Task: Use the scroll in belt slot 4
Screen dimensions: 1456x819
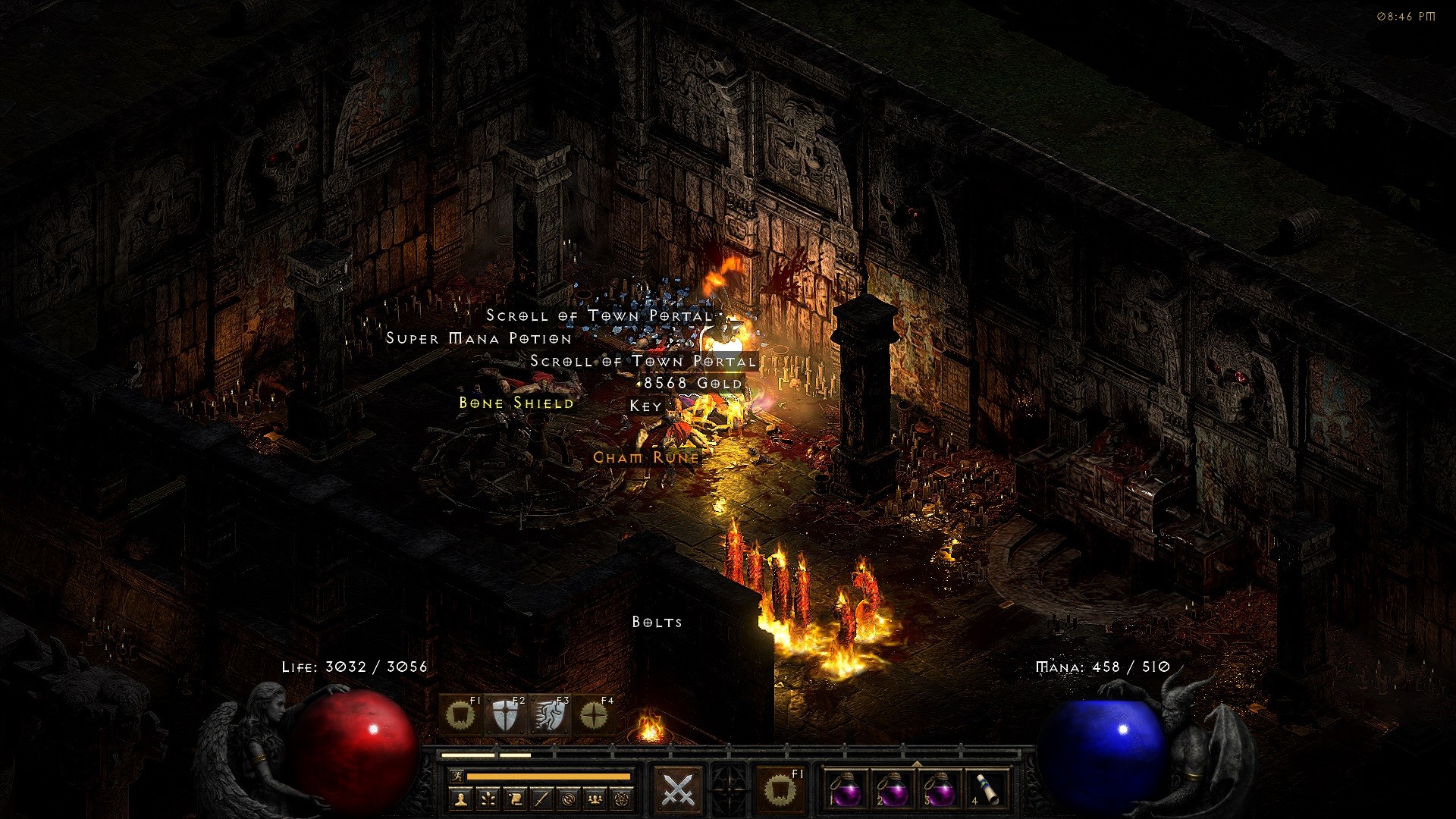Action: [x=986, y=789]
